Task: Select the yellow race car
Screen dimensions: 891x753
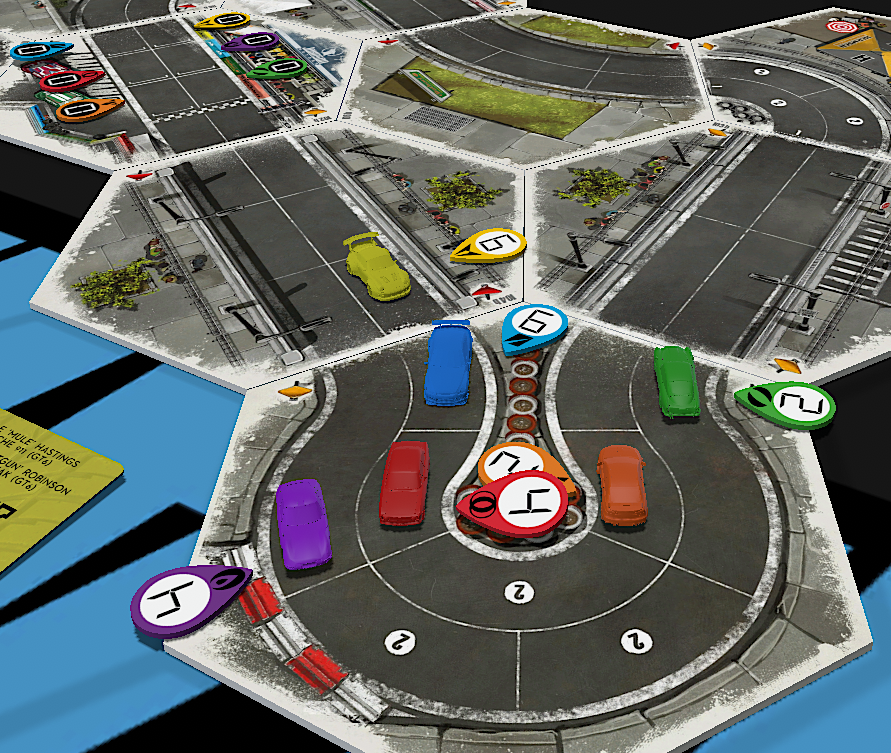Action: point(378,266)
